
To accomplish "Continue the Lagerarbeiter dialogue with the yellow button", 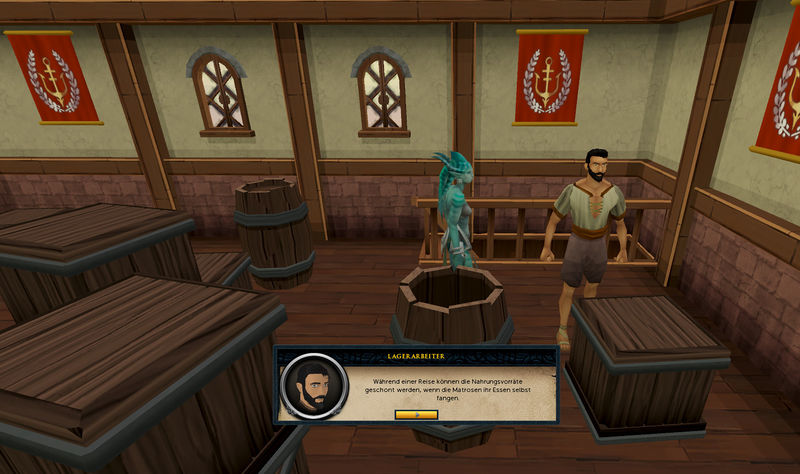I will 416,413.
